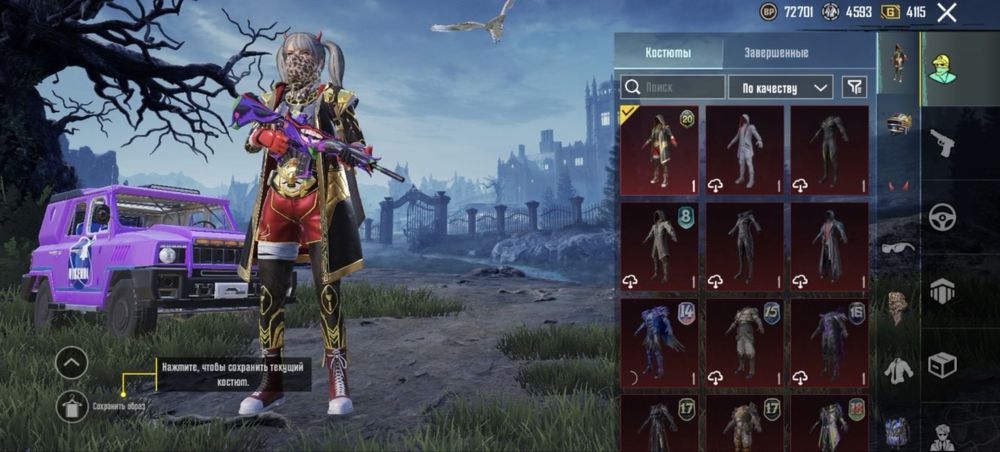Image resolution: width=1000 pixels, height=452 pixels.
Task: Close the wardrobe with the X button
Action: click(946, 13)
